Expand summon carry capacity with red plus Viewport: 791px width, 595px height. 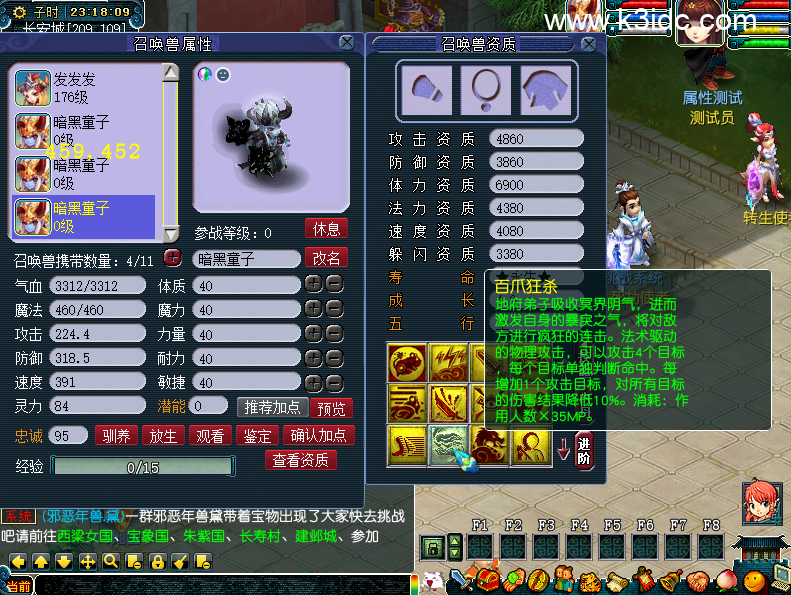click(172, 258)
